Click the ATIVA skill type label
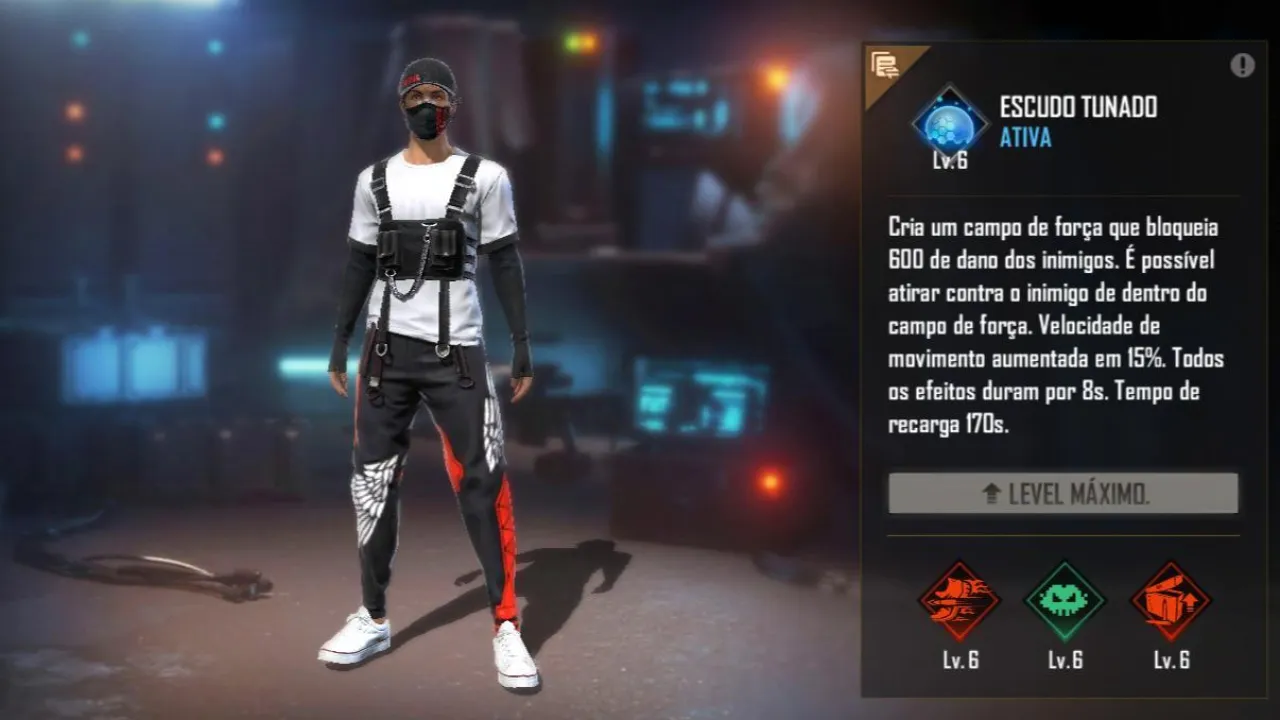This screenshot has width=1280, height=720. 1024,141
